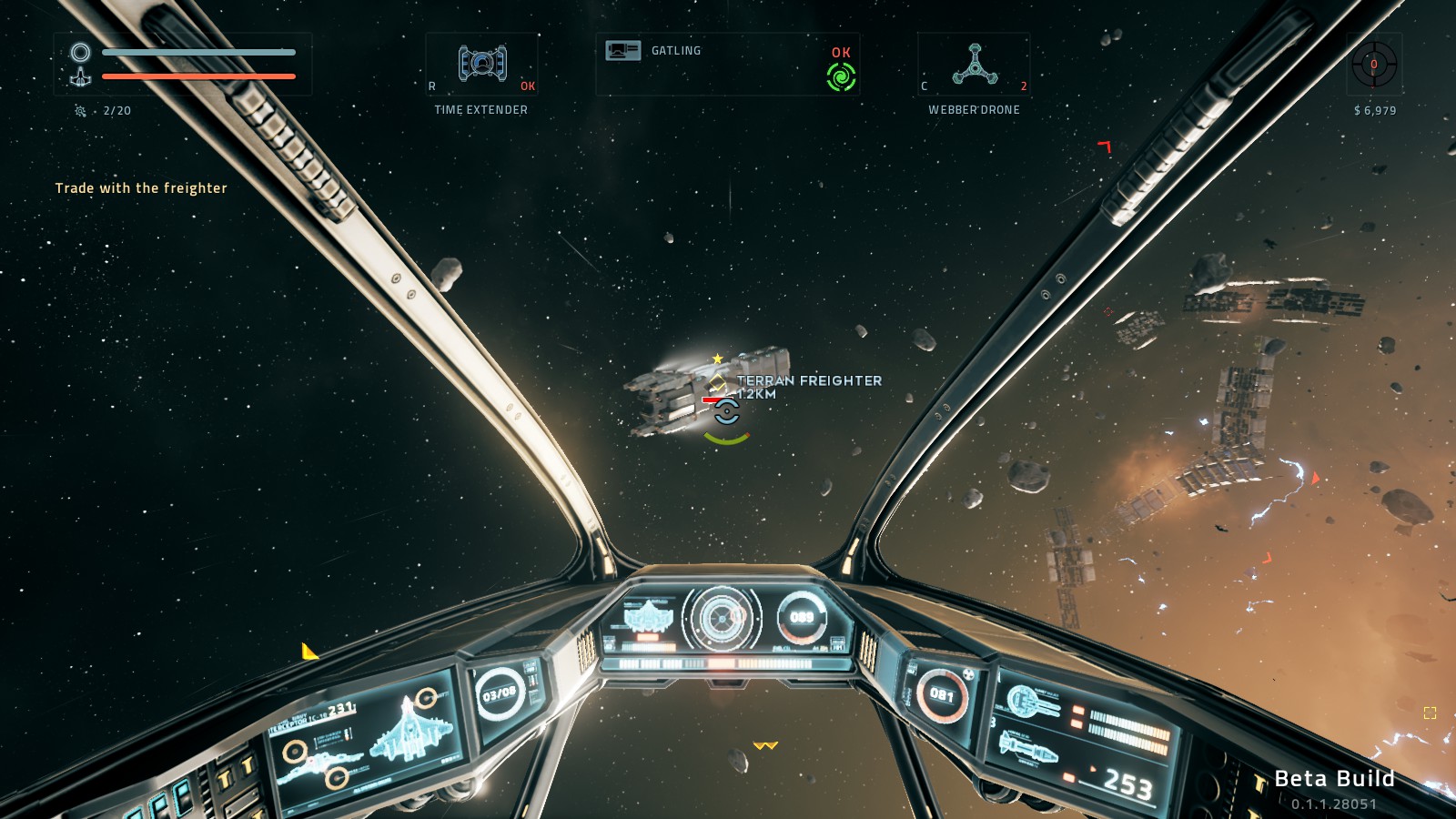Viewport: 1456px width, 819px height.
Task: Click the "Trade with the freighter" objective
Action: tap(141, 188)
